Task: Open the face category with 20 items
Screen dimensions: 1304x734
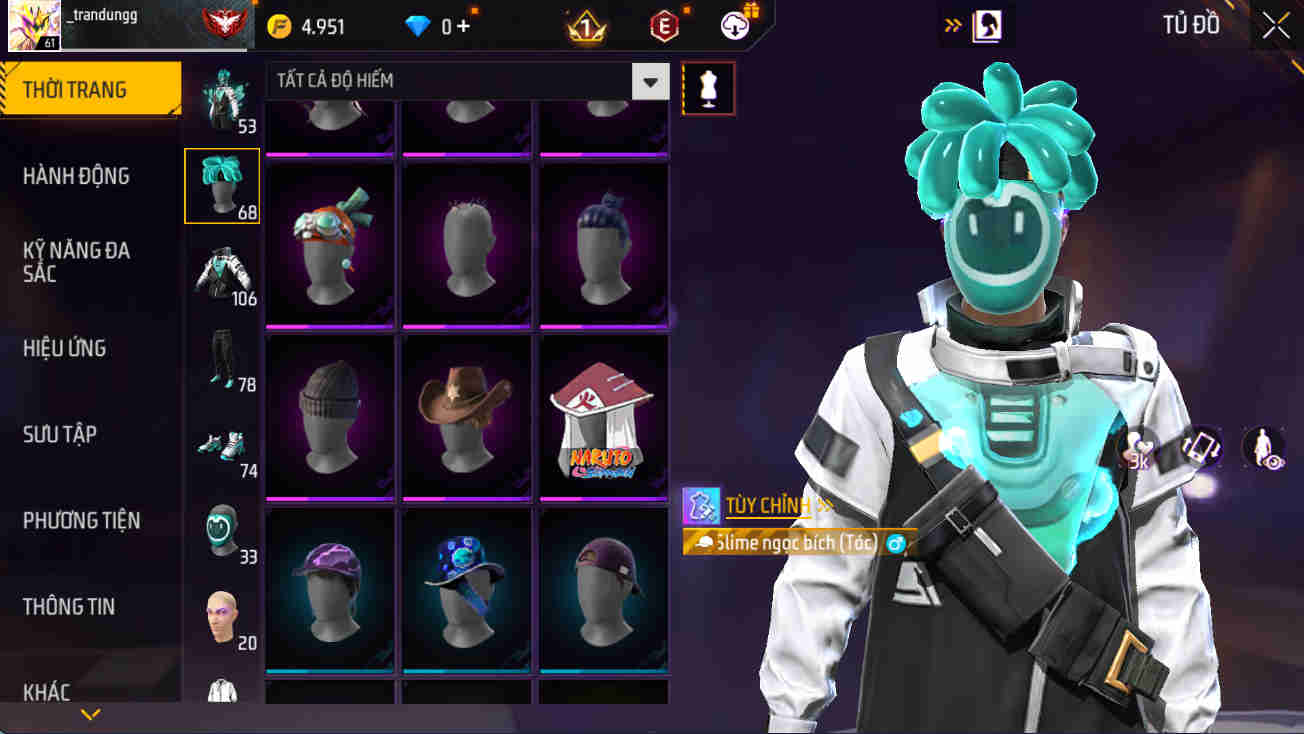Action: tap(221, 614)
